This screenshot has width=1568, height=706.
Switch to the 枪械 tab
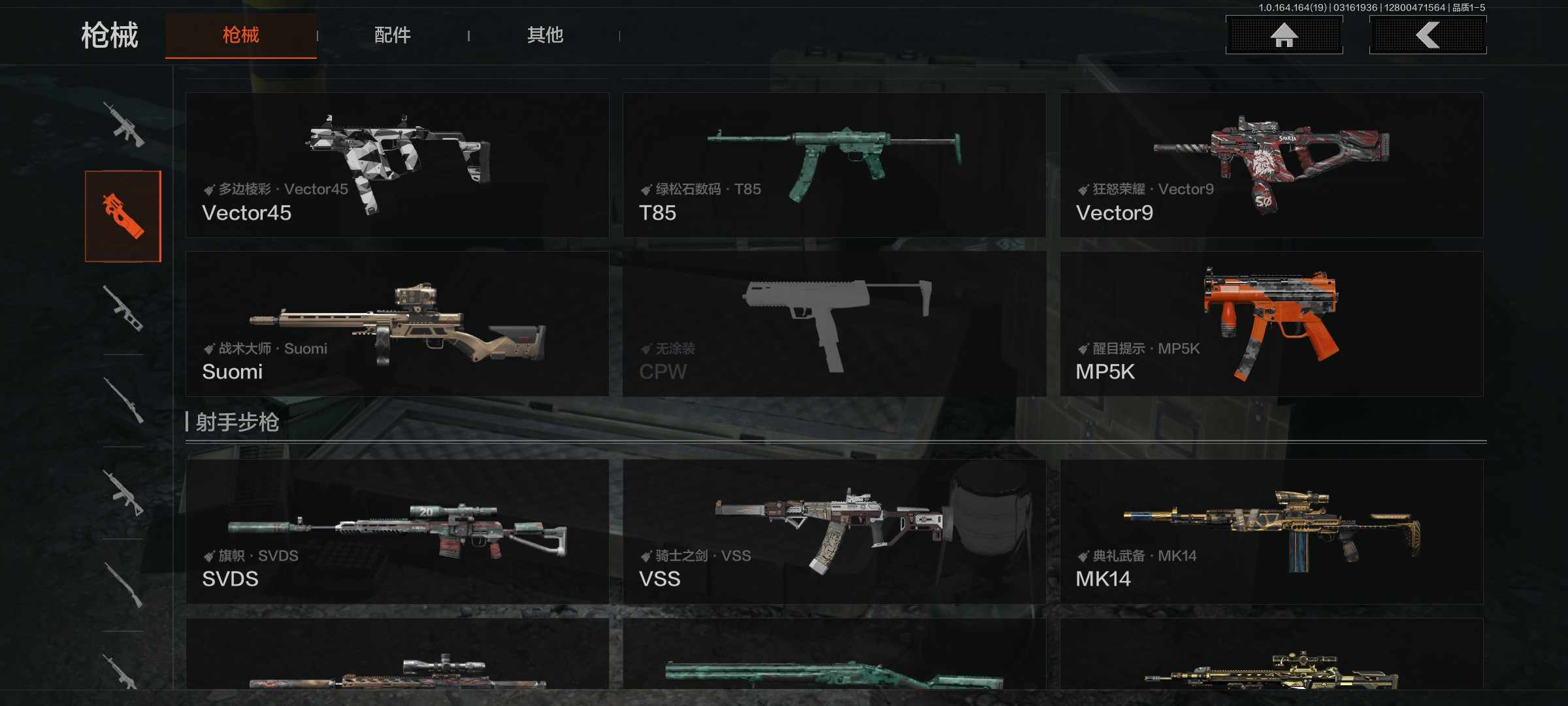[x=240, y=35]
